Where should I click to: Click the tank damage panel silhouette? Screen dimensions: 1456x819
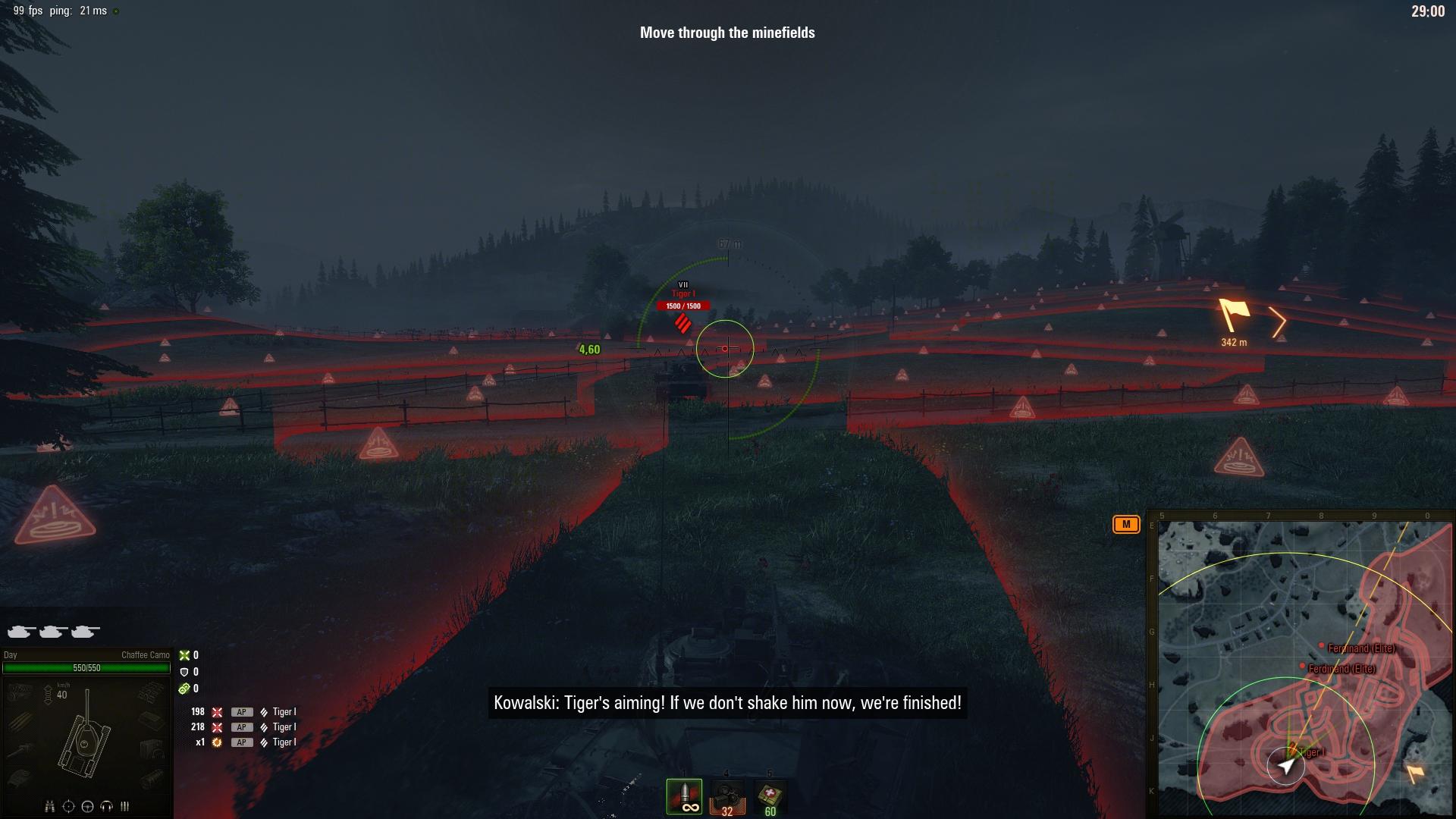[x=86, y=736]
